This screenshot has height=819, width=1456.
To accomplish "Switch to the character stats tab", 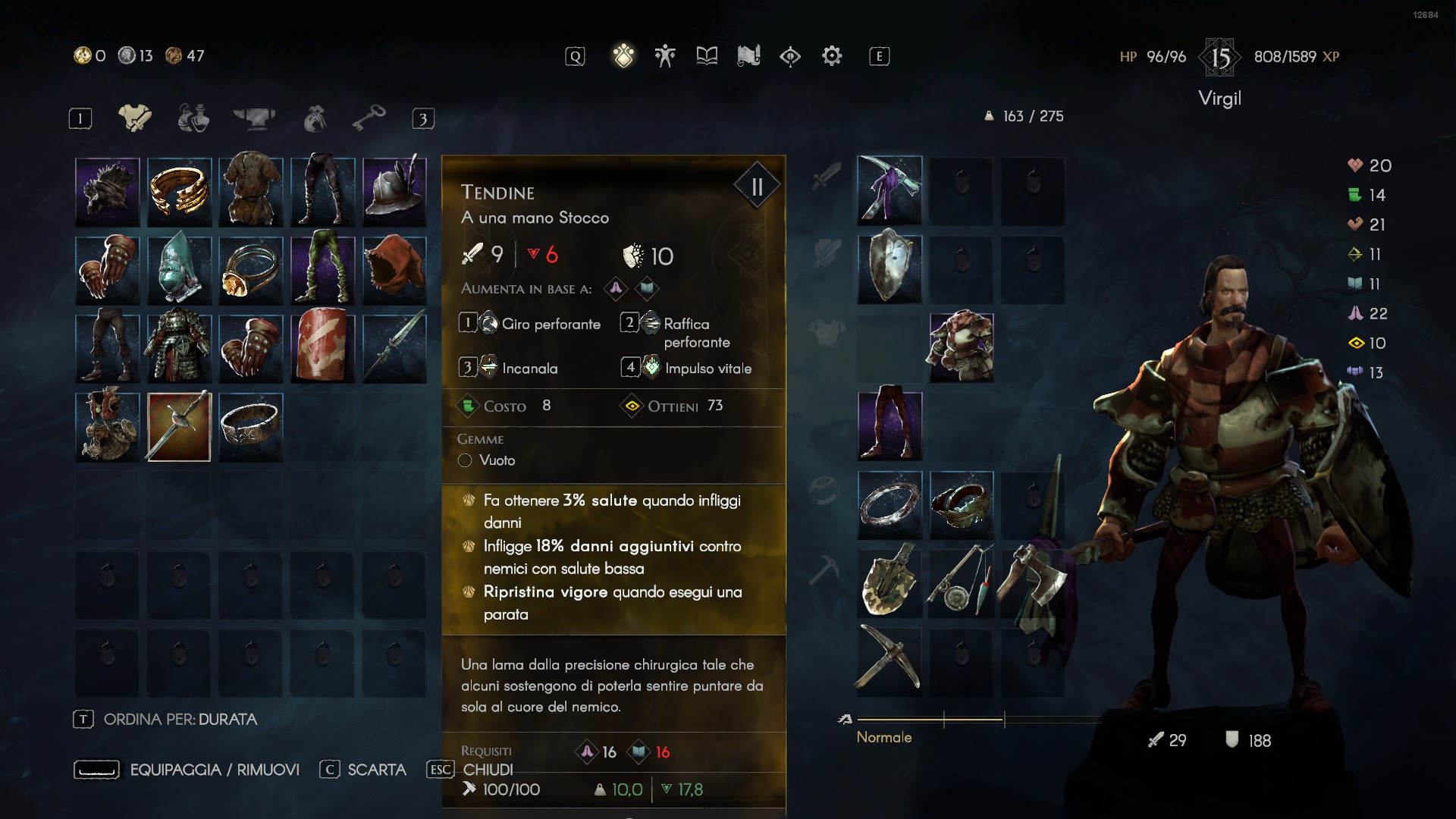I will (665, 56).
